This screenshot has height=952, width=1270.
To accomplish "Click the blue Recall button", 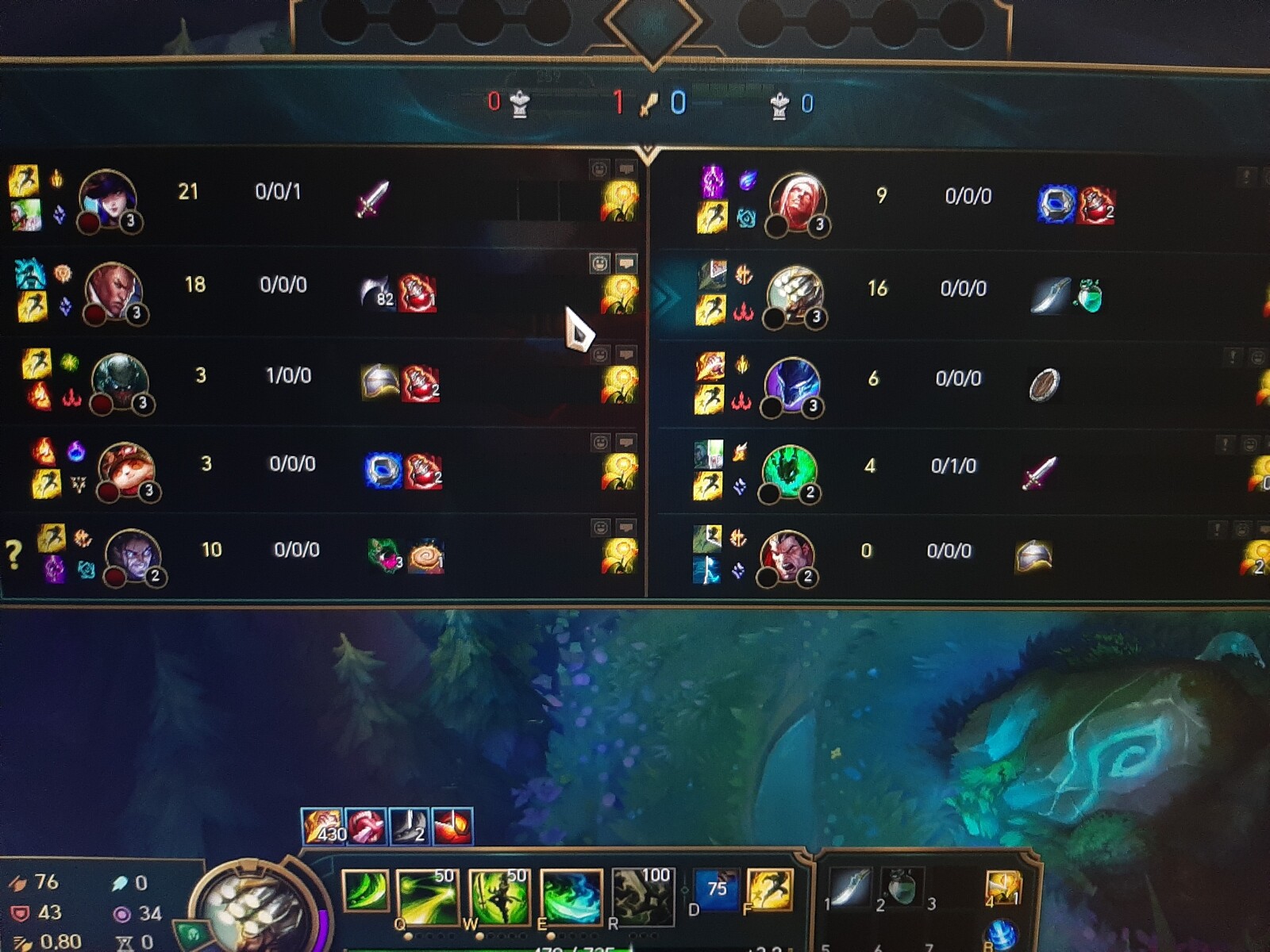I will (x=1002, y=934).
